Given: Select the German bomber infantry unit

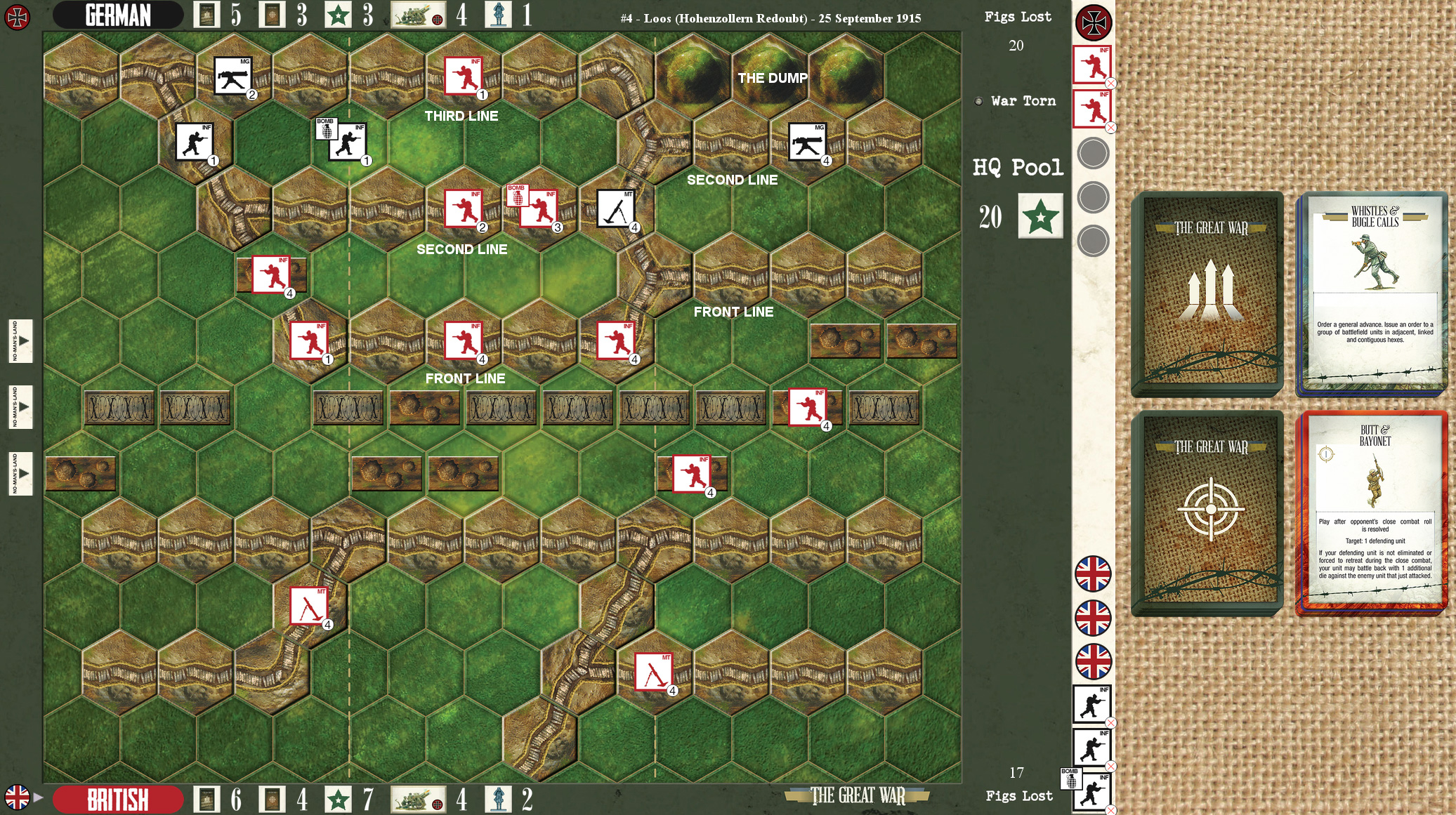Looking at the screenshot, I should click(x=347, y=140).
